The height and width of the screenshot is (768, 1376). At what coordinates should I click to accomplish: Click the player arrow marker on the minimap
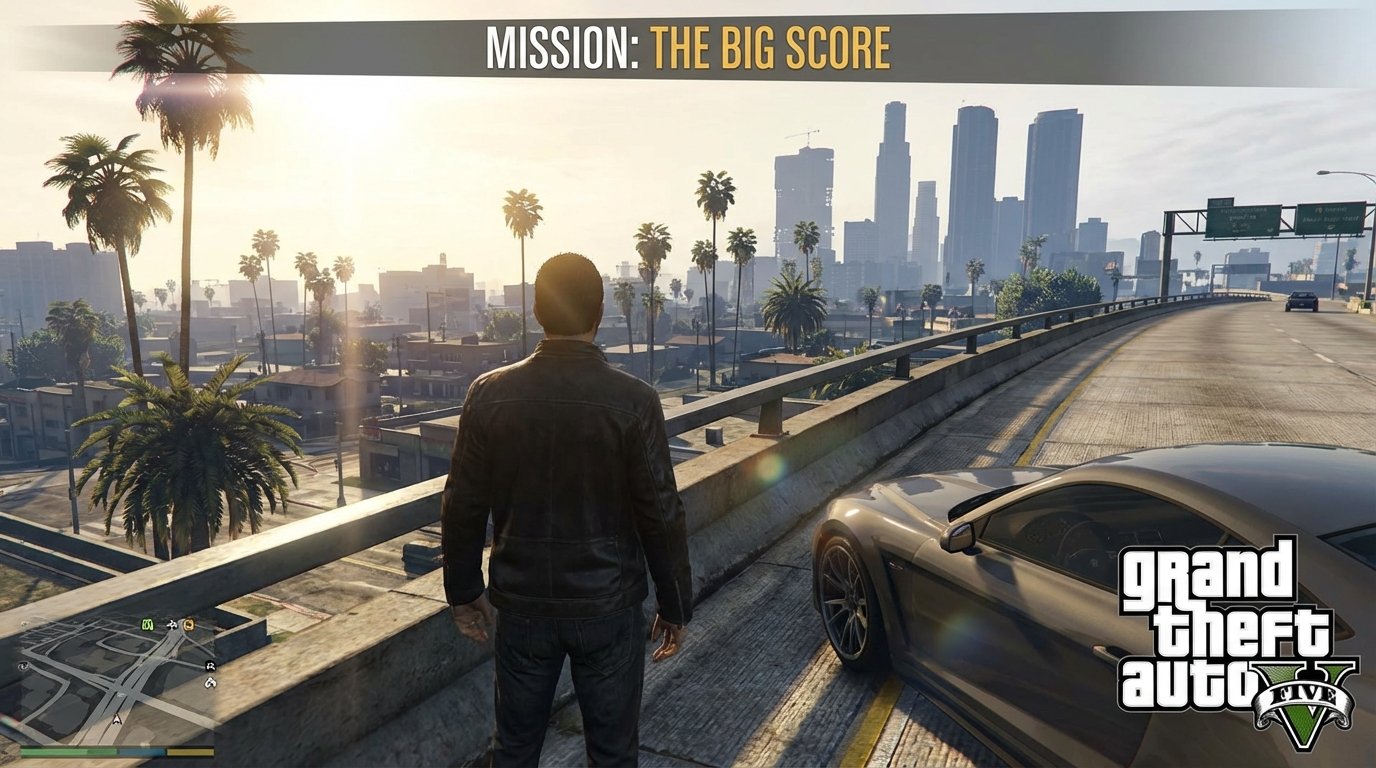click(117, 719)
